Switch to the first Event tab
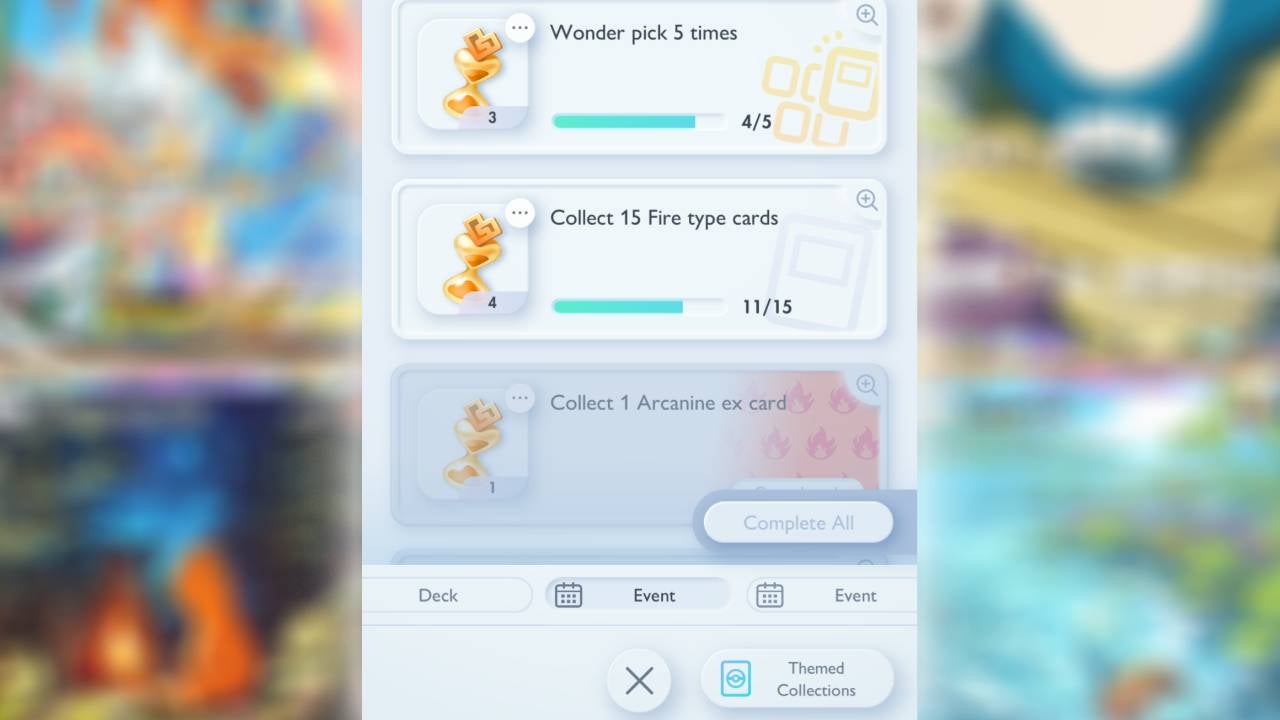The image size is (1280, 720). coord(652,595)
